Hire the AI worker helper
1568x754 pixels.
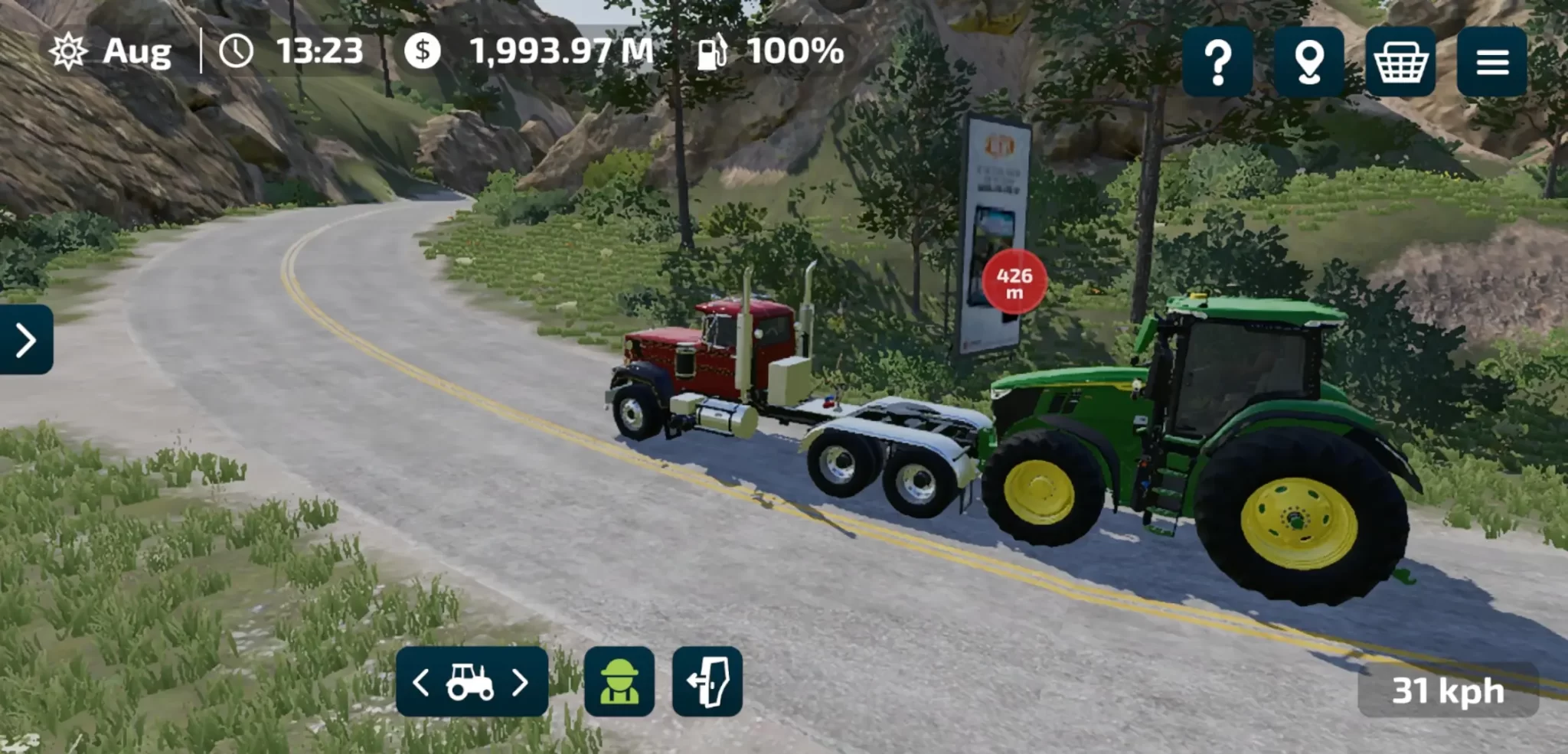point(619,682)
